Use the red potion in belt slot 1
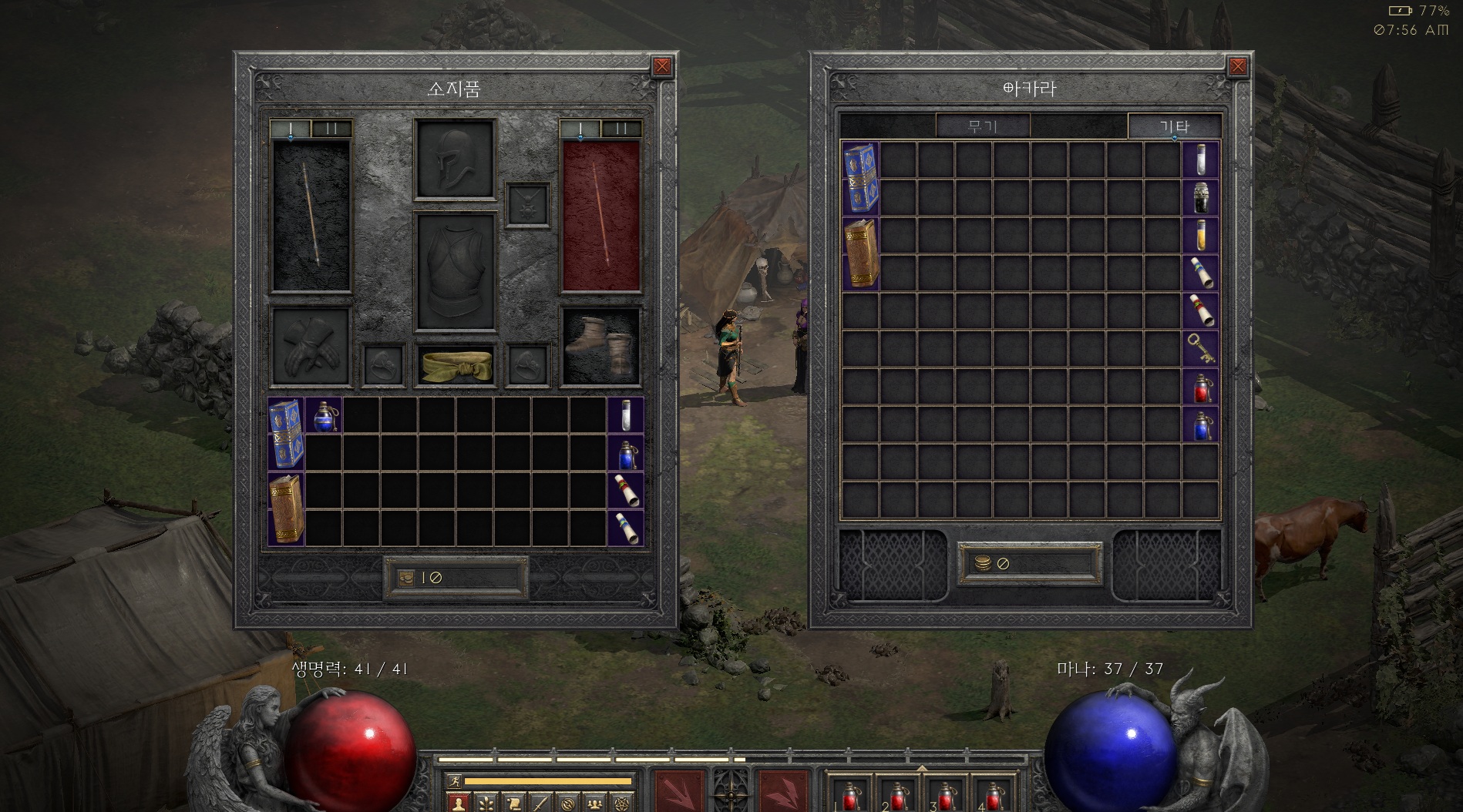1463x812 pixels. tap(850, 795)
